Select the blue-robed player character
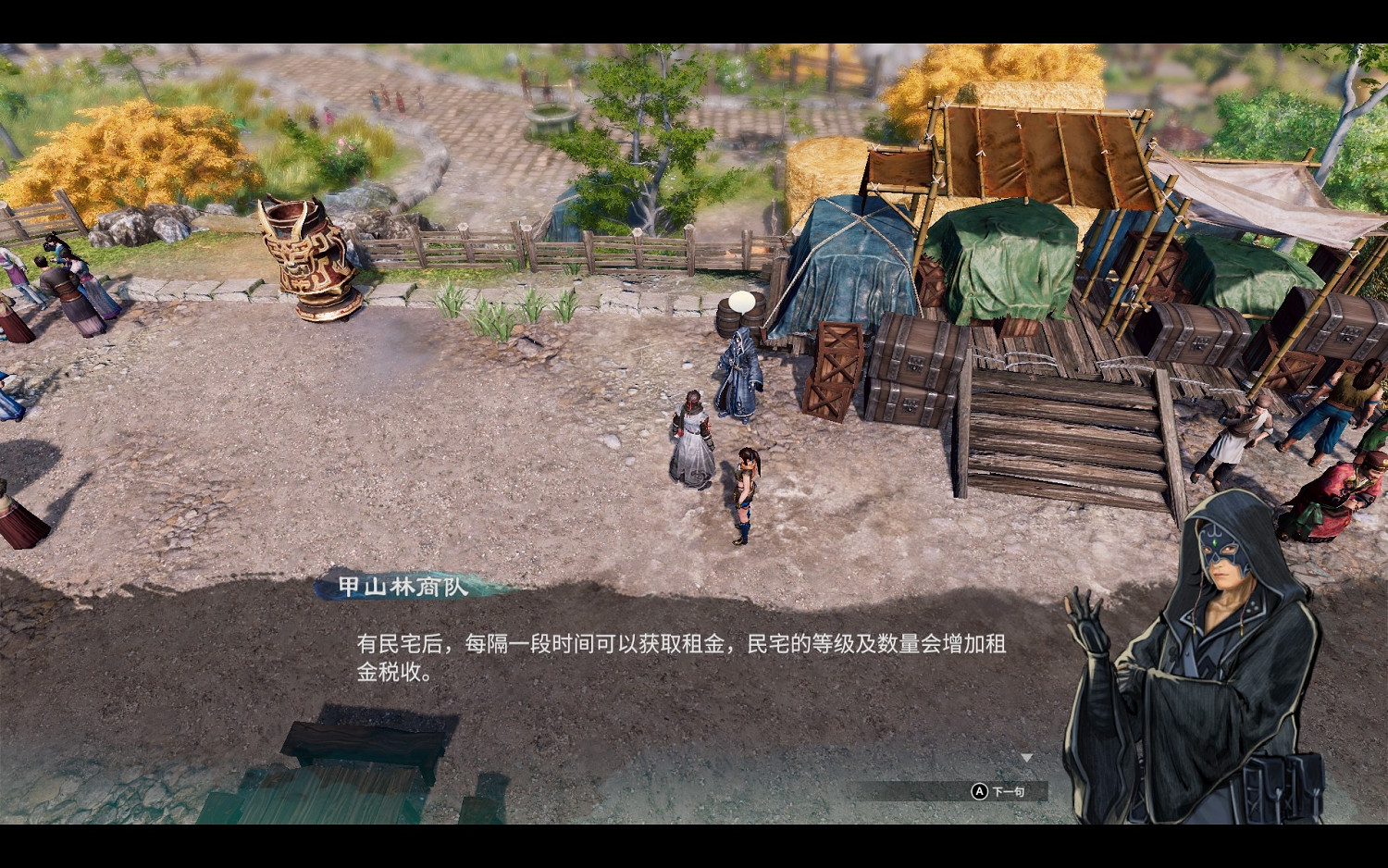 pyautogui.click(x=737, y=370)
